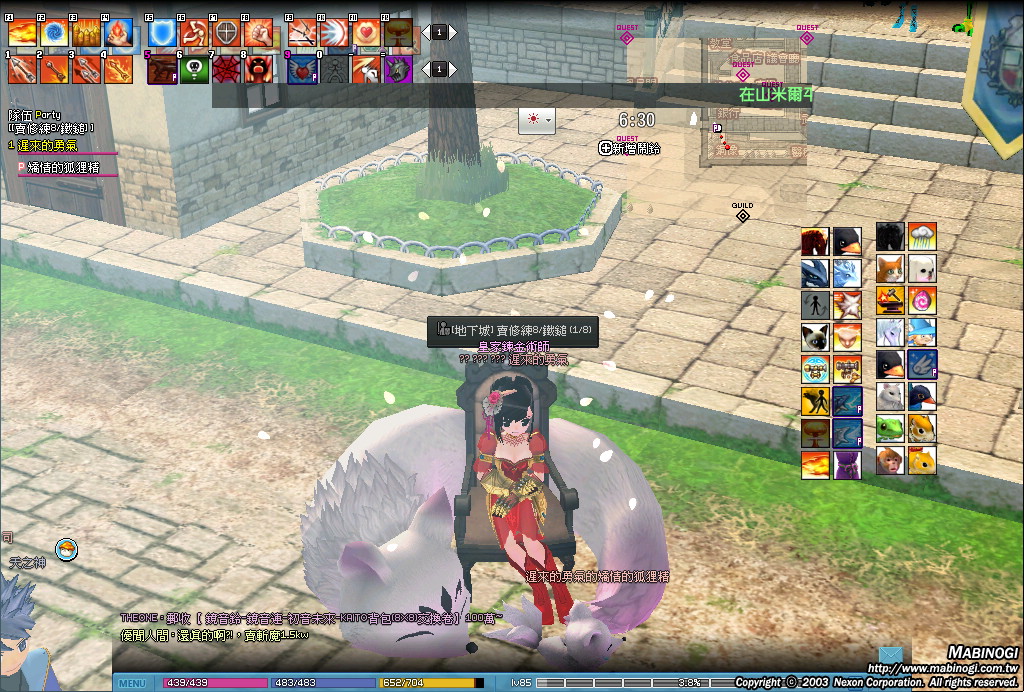Choose the siamese cat pet icon
This screenshot has height=692, width=1024.
815,336
